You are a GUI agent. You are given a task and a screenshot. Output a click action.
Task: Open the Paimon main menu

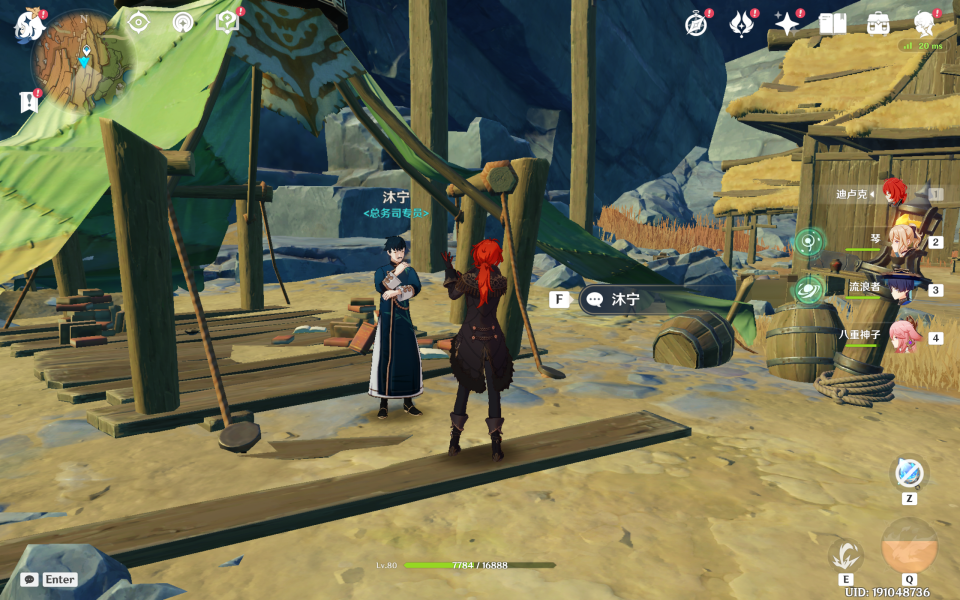point(26,24)
